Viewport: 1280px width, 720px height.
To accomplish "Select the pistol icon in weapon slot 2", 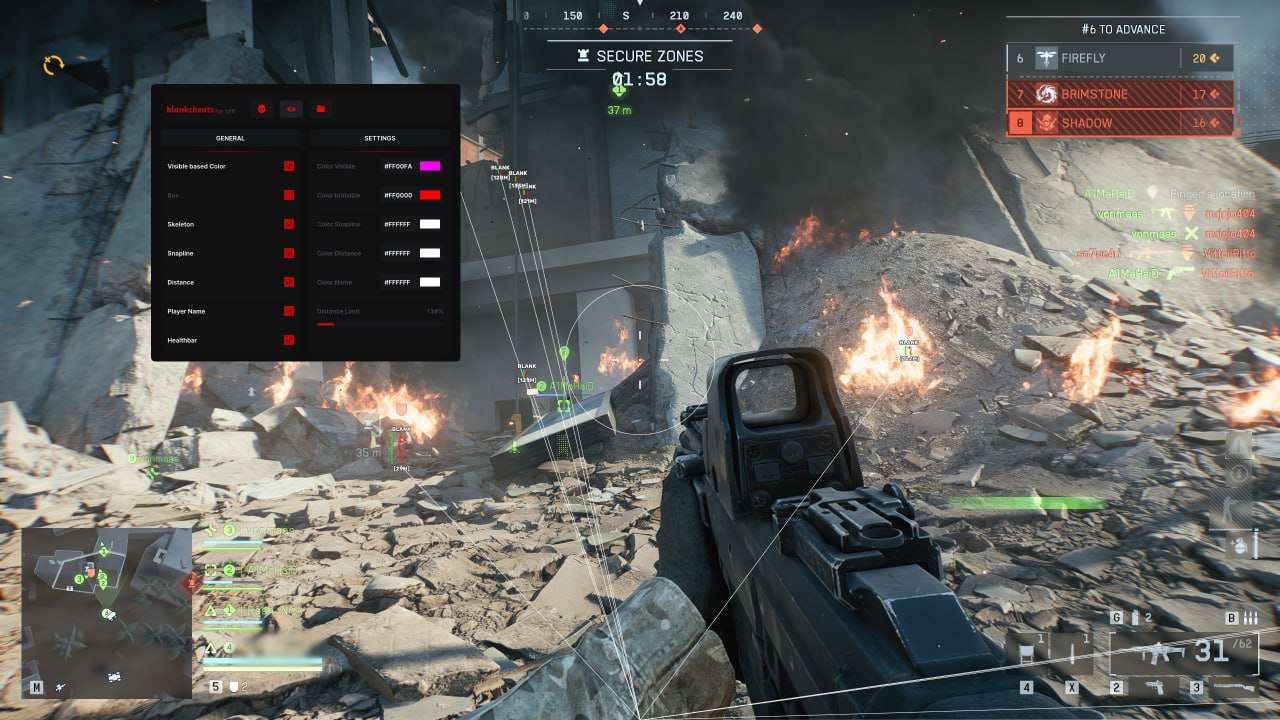I will 1154,687.
